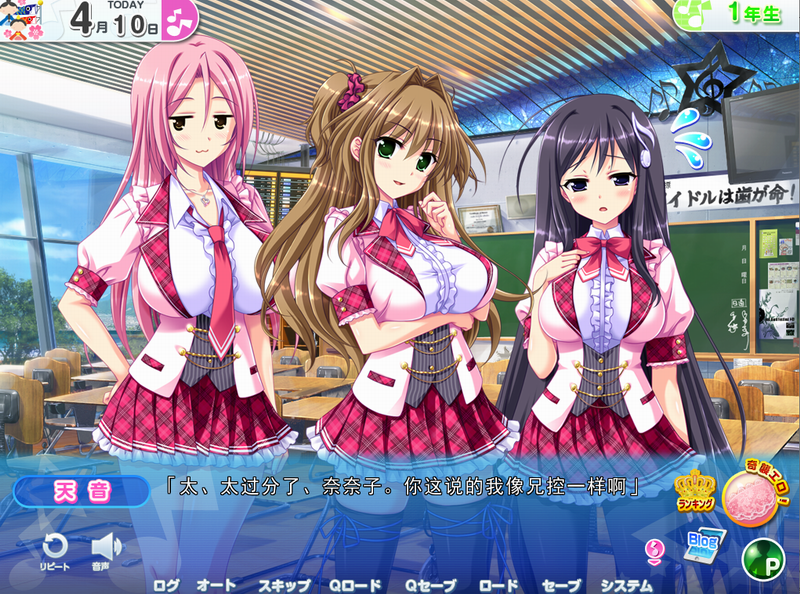
Task: Click the pink music note icon
Action: pos(180,20)
